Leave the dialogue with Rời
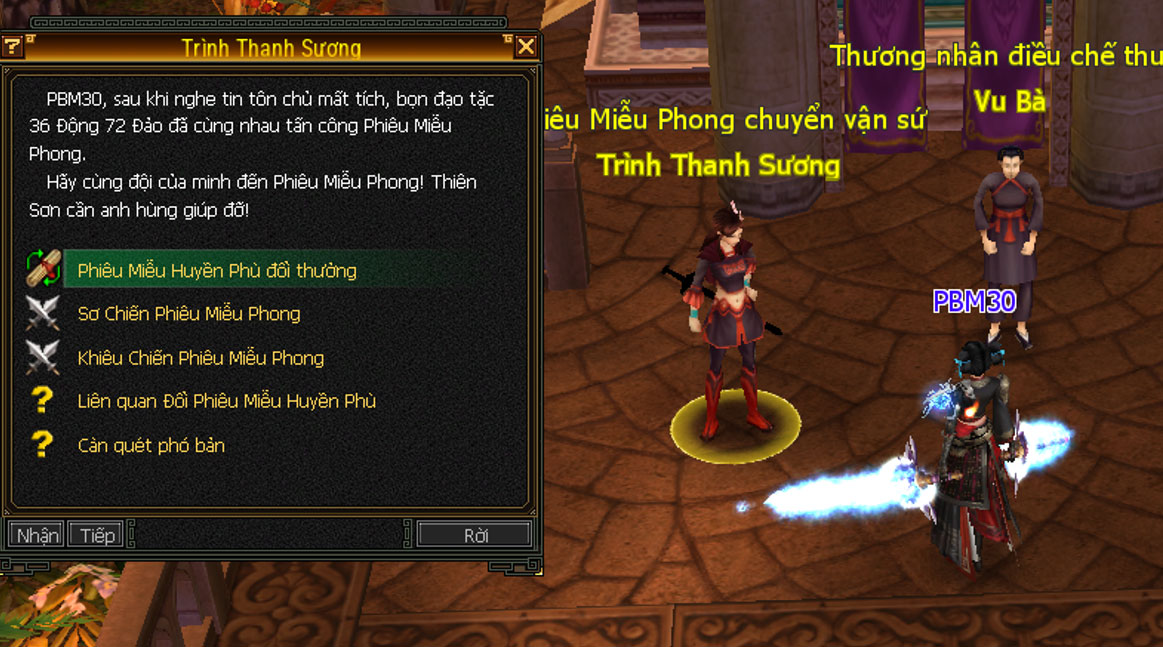The image size is (1163, 647). (x=475, y=535)
